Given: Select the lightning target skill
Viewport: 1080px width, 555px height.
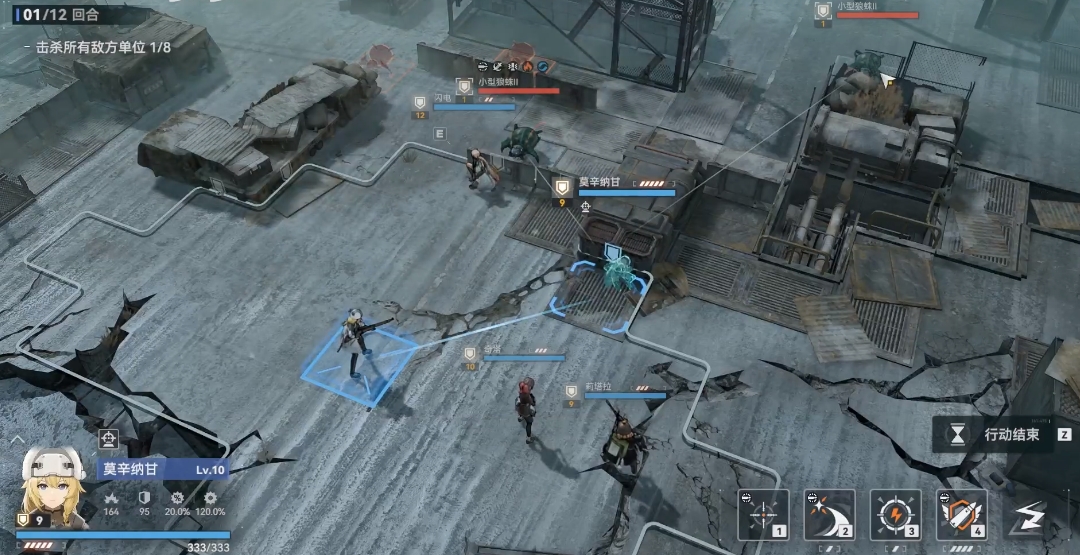Looking at the screenshot, I should tap(895, 514).
